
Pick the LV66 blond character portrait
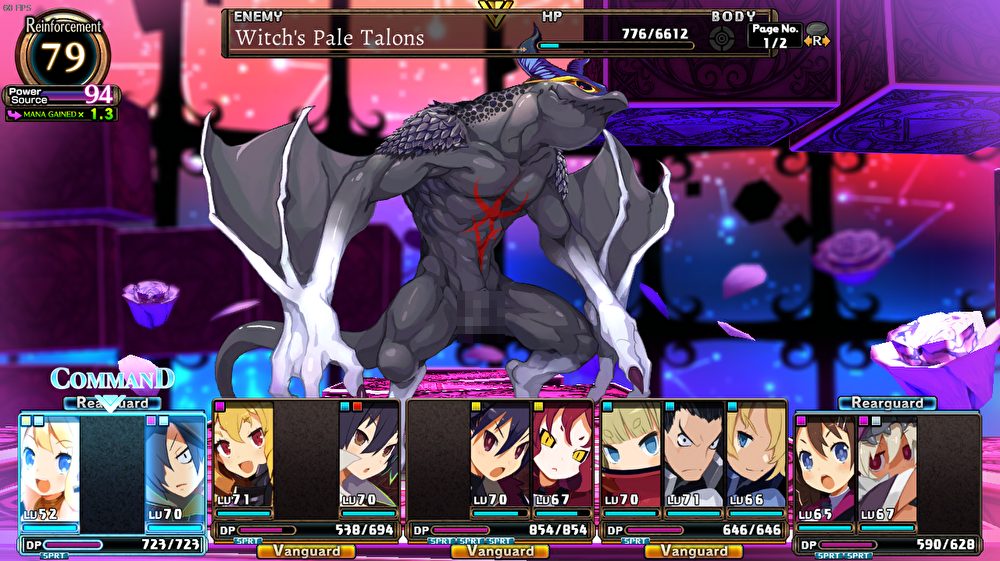[756, 462]
